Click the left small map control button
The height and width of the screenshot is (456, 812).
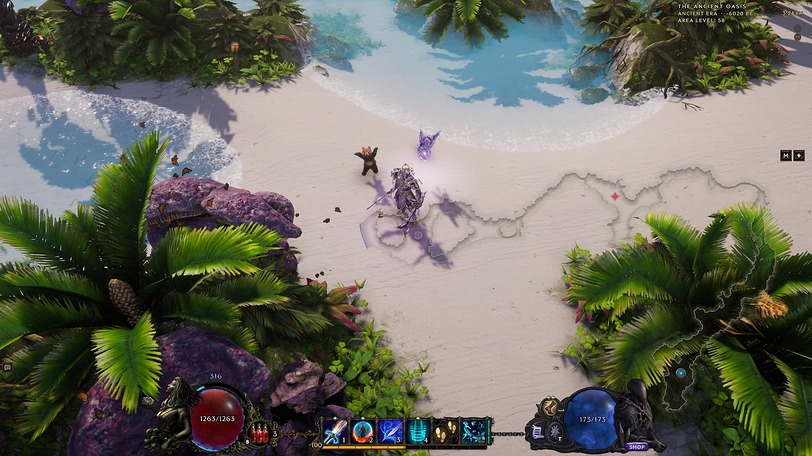(x=786, y=155)
